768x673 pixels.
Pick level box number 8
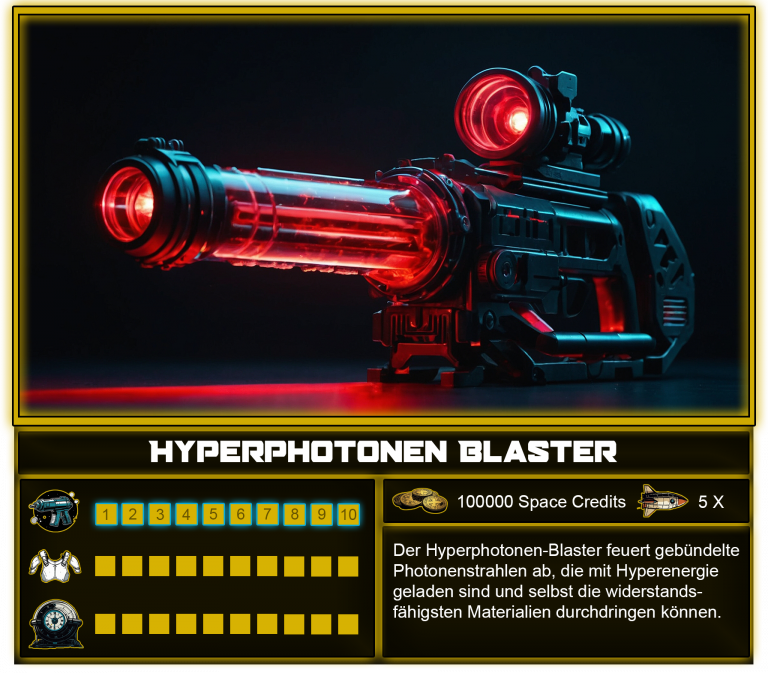[x=295, y=515]
